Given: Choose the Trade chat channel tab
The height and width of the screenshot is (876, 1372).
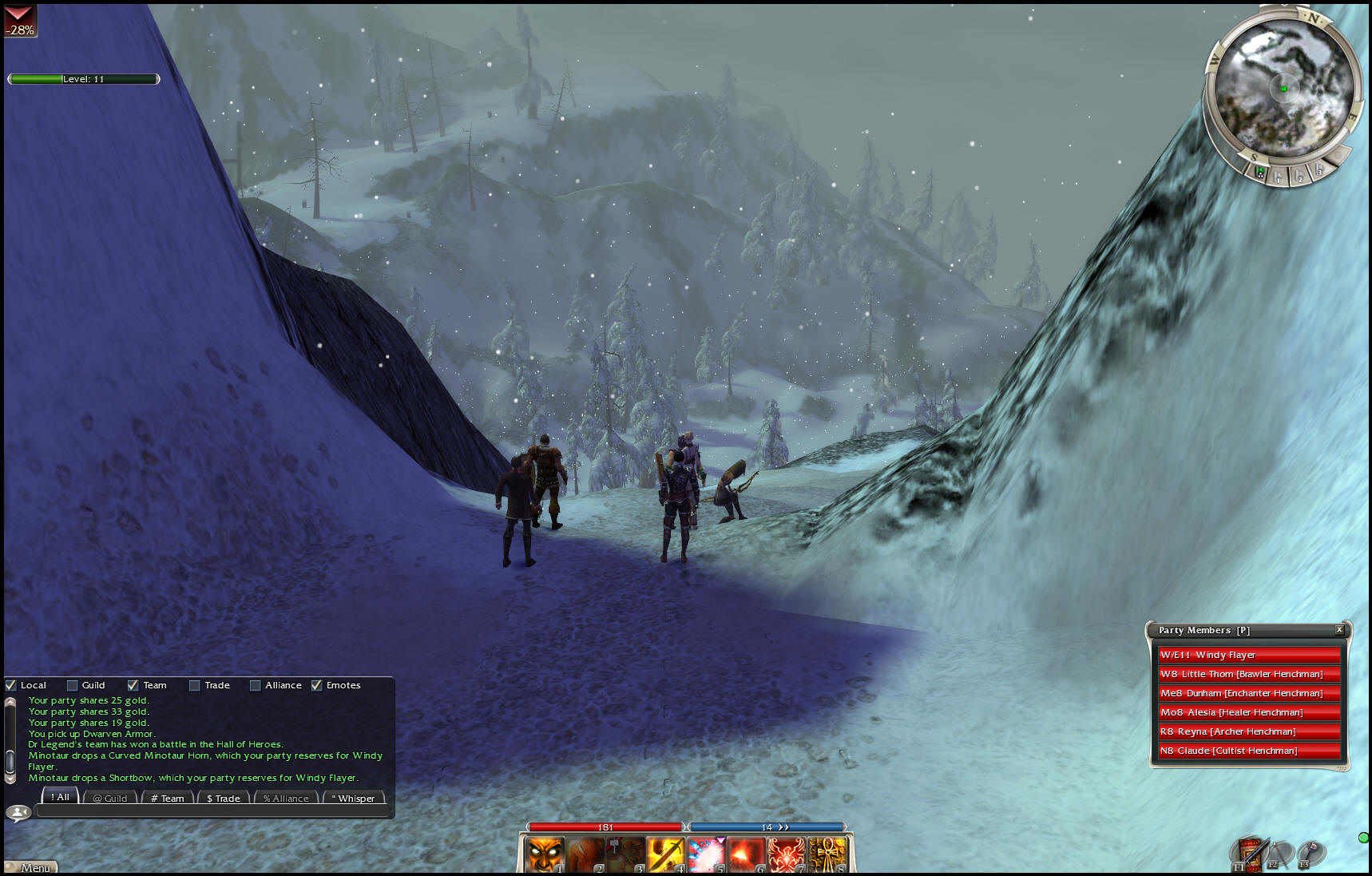Looking at the screenshot, I should [224, 798].
